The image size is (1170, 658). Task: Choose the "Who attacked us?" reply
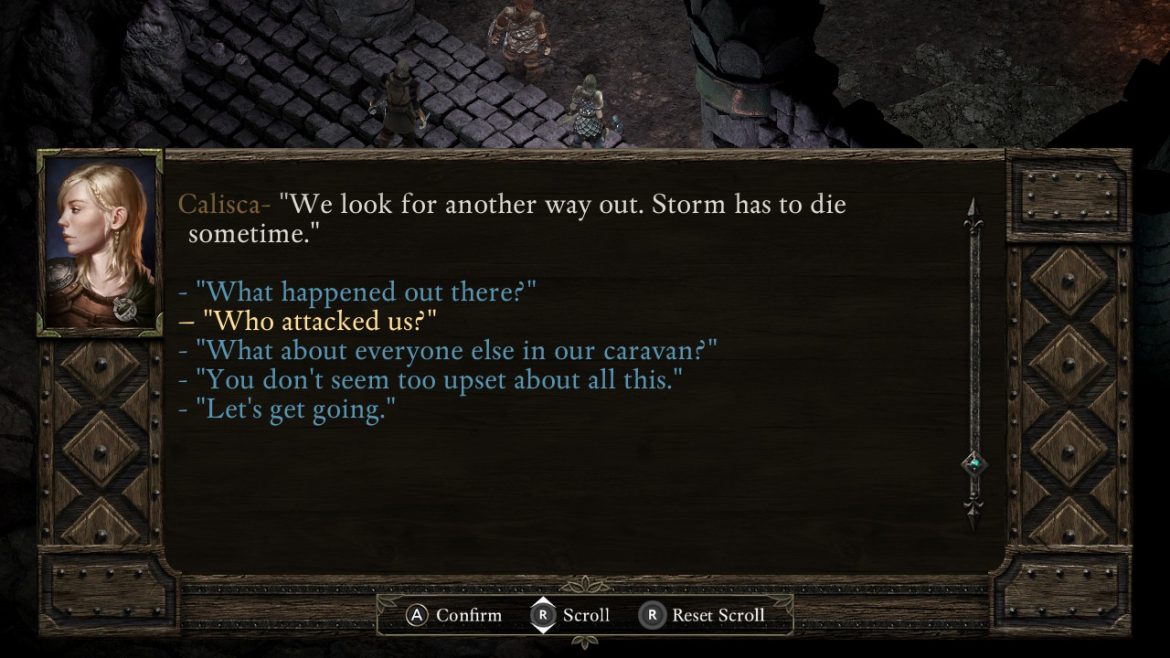320,321
